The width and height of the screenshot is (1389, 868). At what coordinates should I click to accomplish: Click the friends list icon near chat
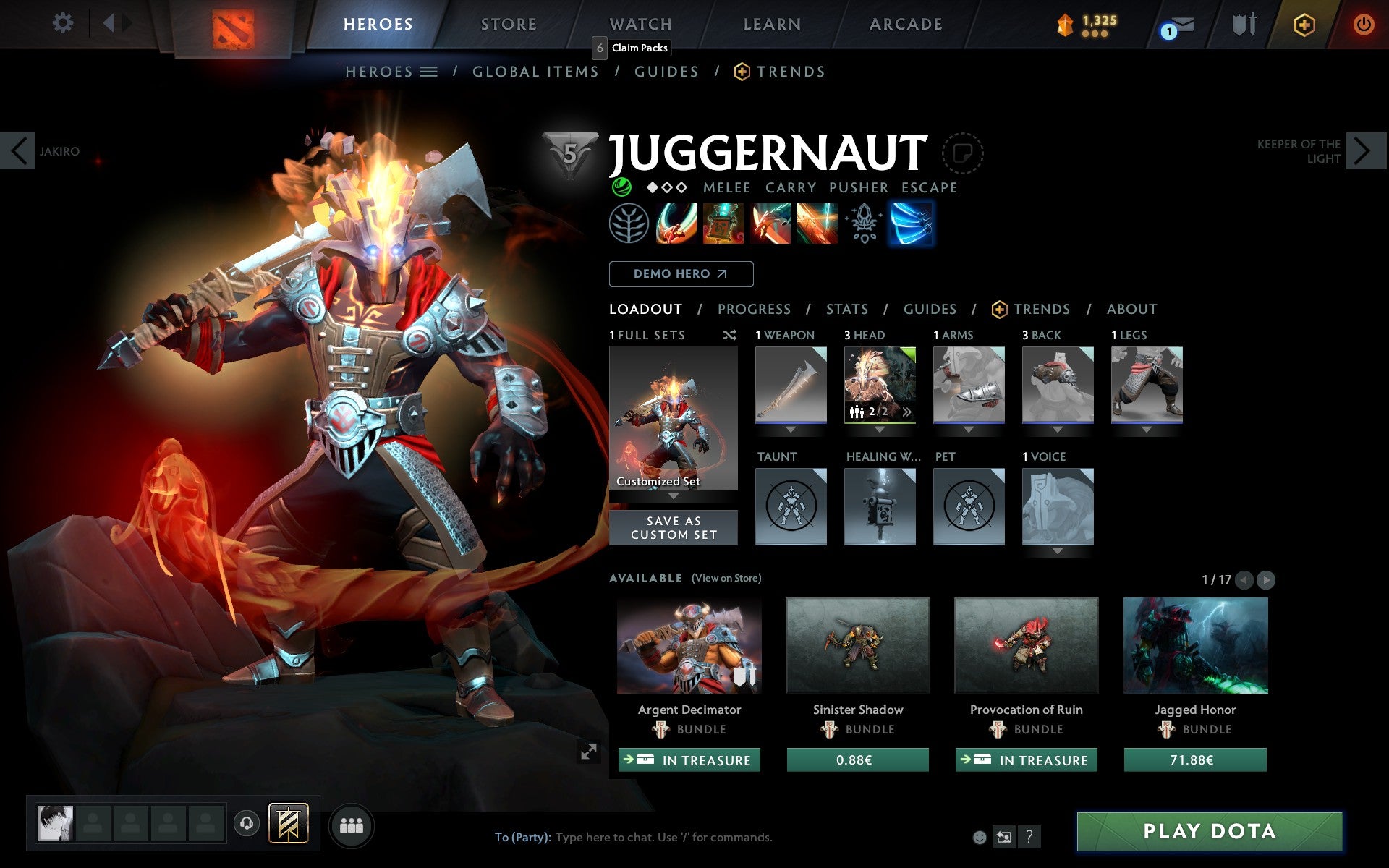(x=352, y=825)
